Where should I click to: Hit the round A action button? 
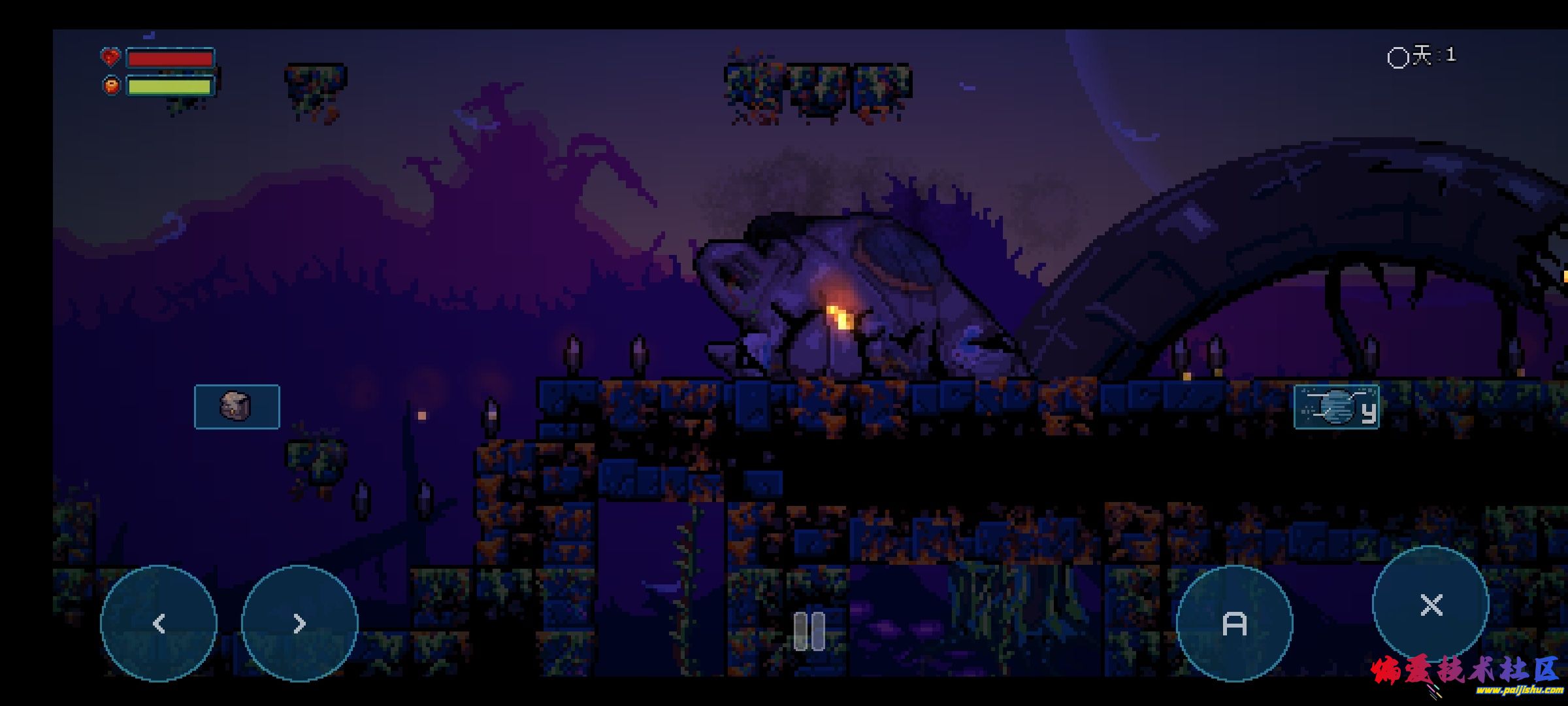pyautogui.click(x=1234, y=623)
